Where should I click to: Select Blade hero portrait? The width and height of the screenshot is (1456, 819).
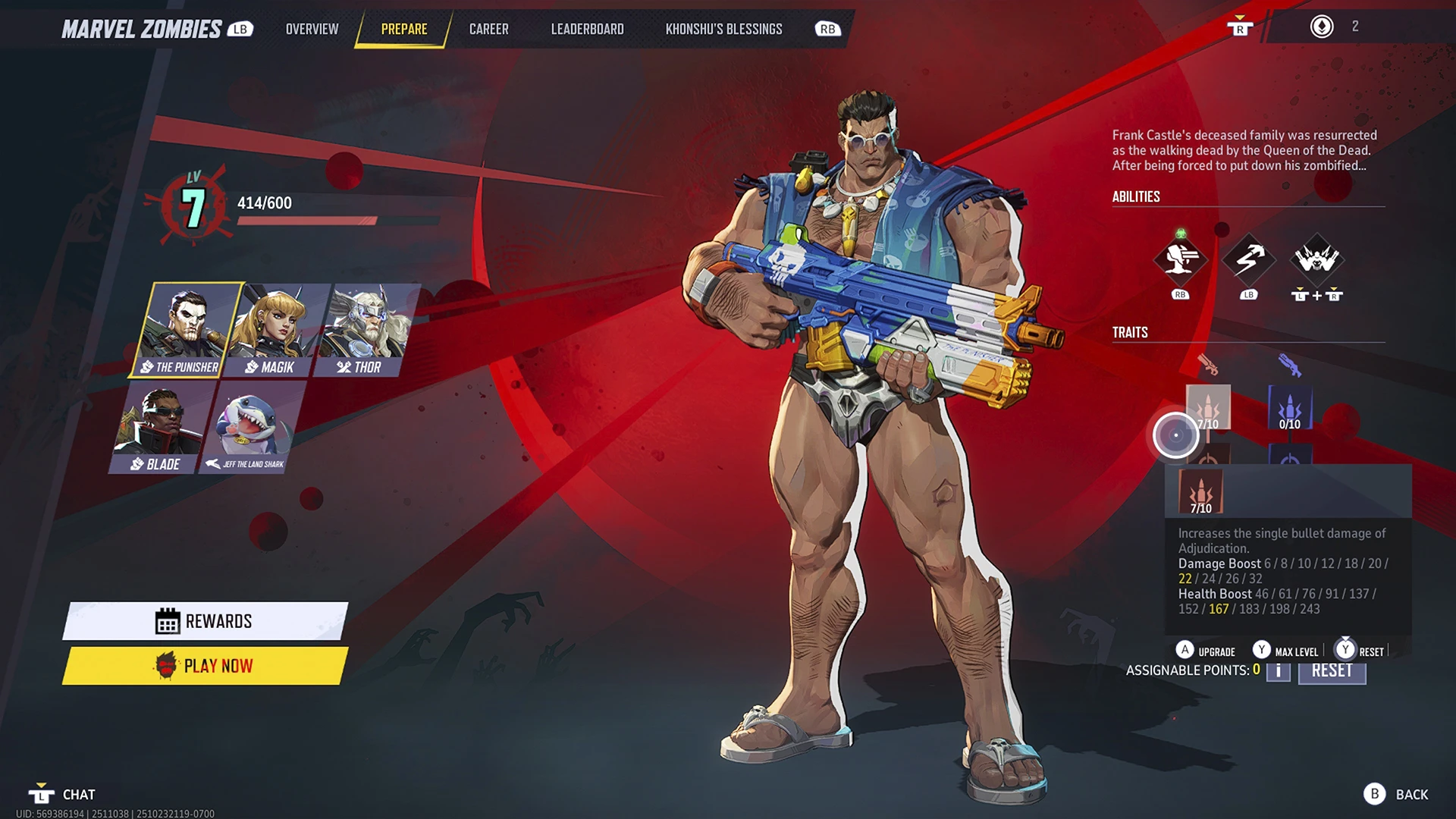tap(158, 427)
